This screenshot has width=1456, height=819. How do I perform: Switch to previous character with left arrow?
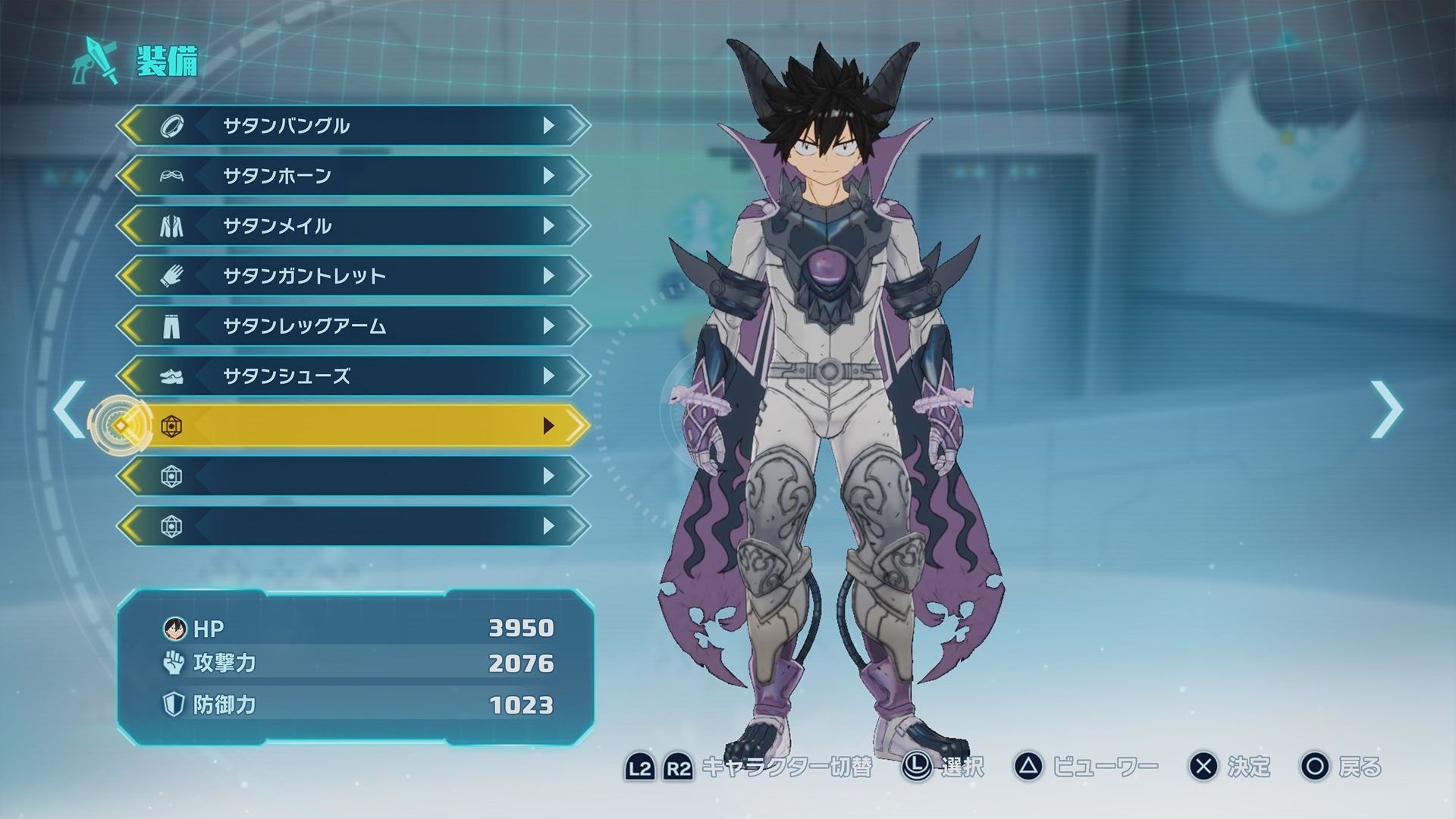point(69,409)
